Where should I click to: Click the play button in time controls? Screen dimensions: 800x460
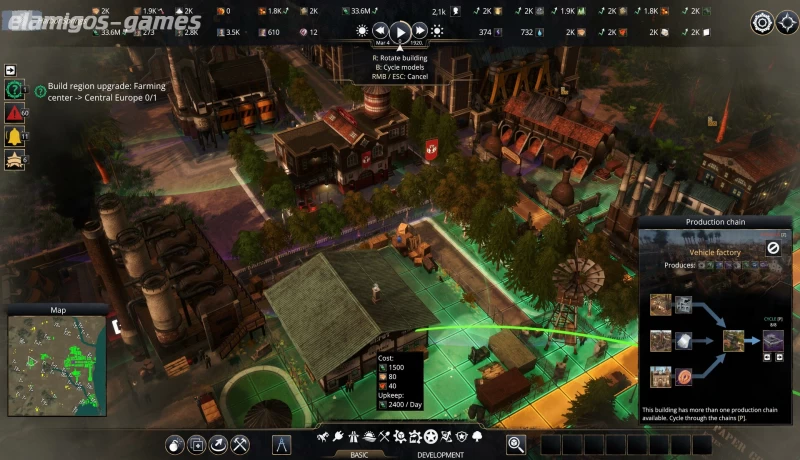point(400,32)
